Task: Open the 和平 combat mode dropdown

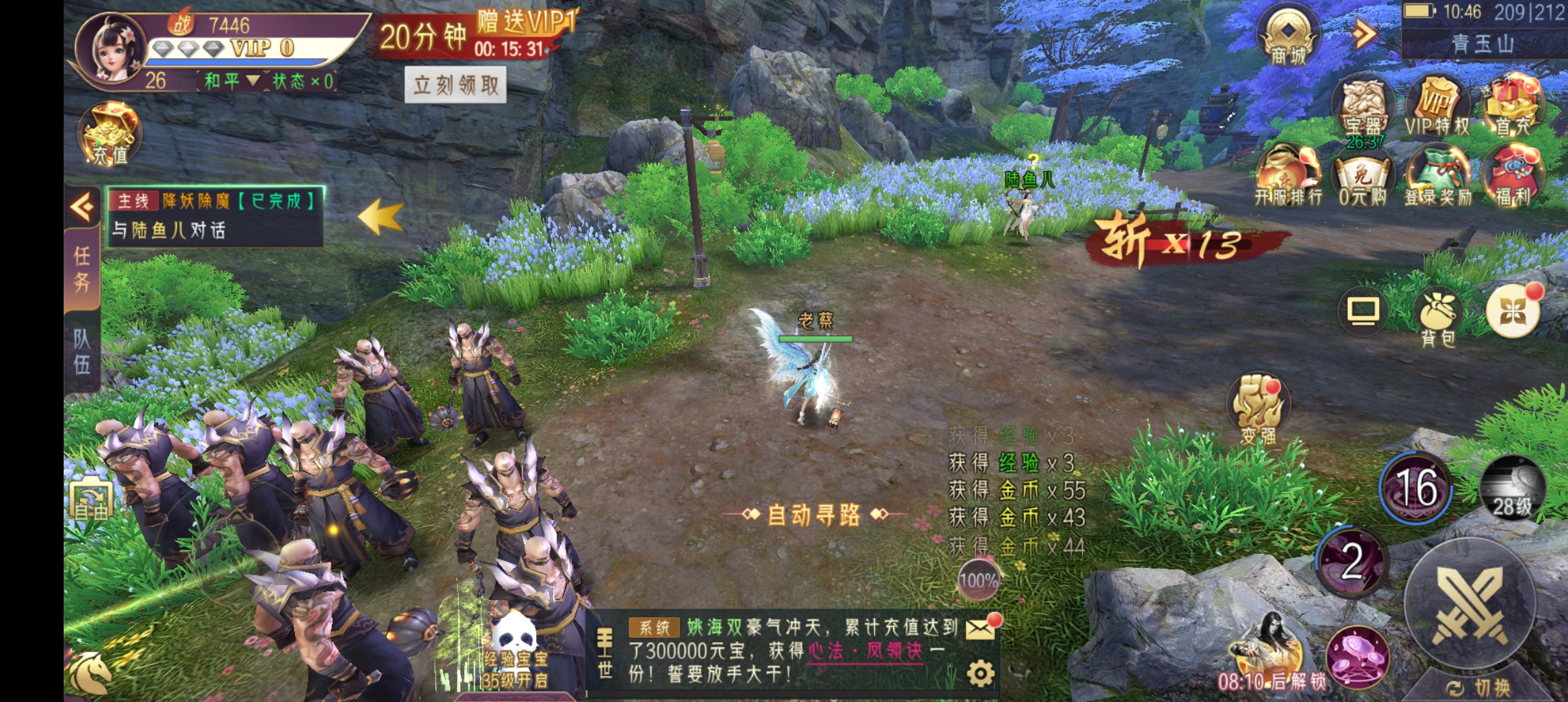Action: 232,81
